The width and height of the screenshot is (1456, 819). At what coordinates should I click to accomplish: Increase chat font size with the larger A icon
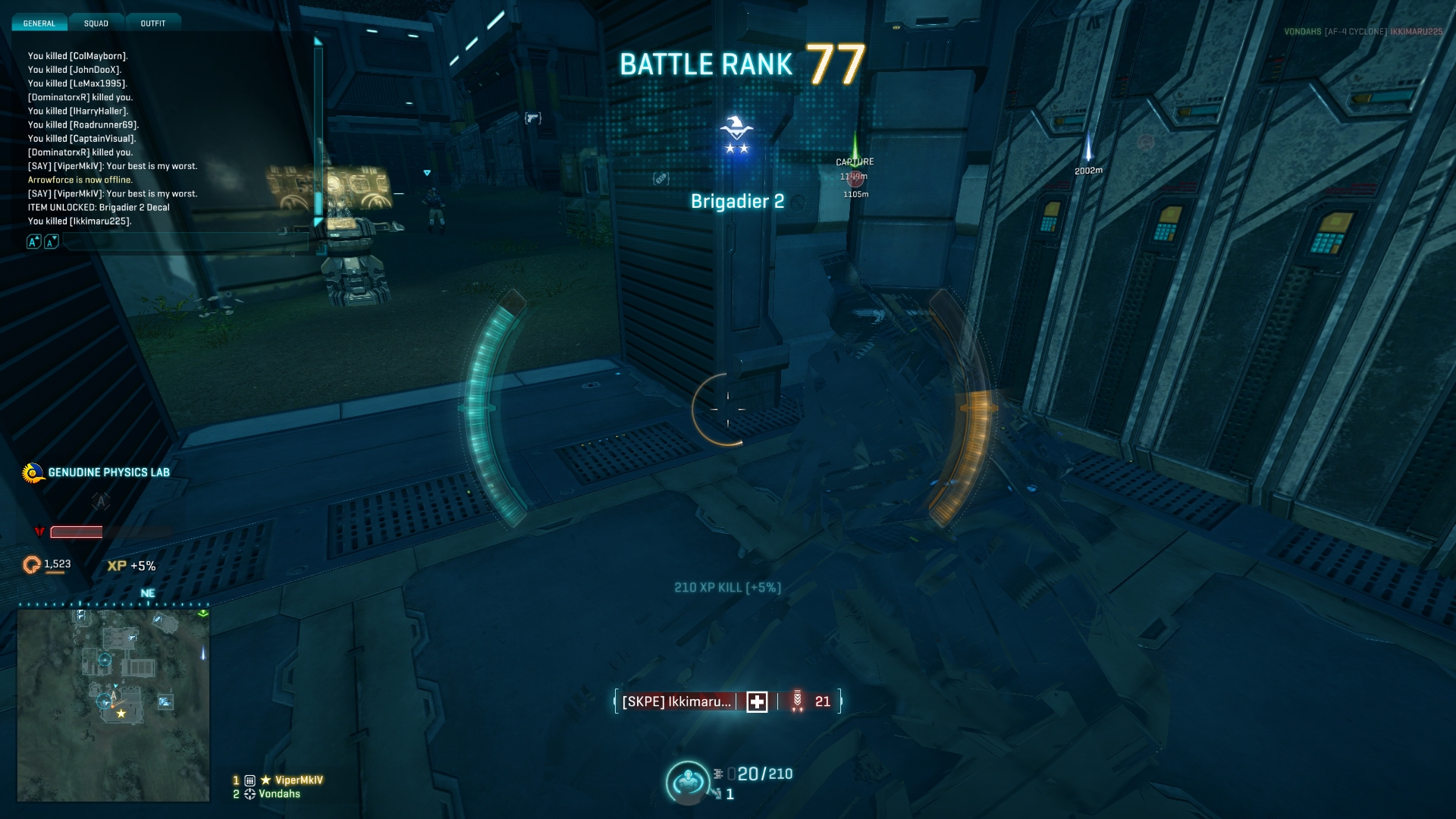point(33,242)
